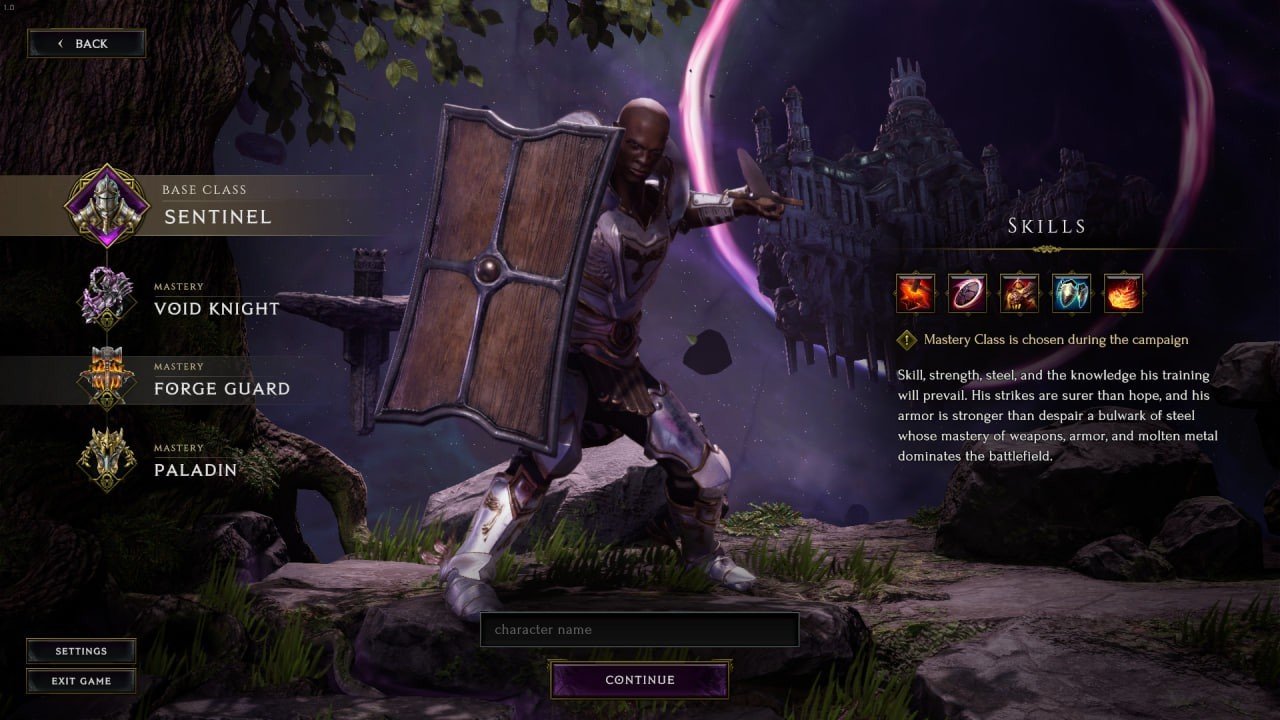The image size is (1280, 720).
Task: Select the Forge Guard mastery
Action: [x=220, y=380]
